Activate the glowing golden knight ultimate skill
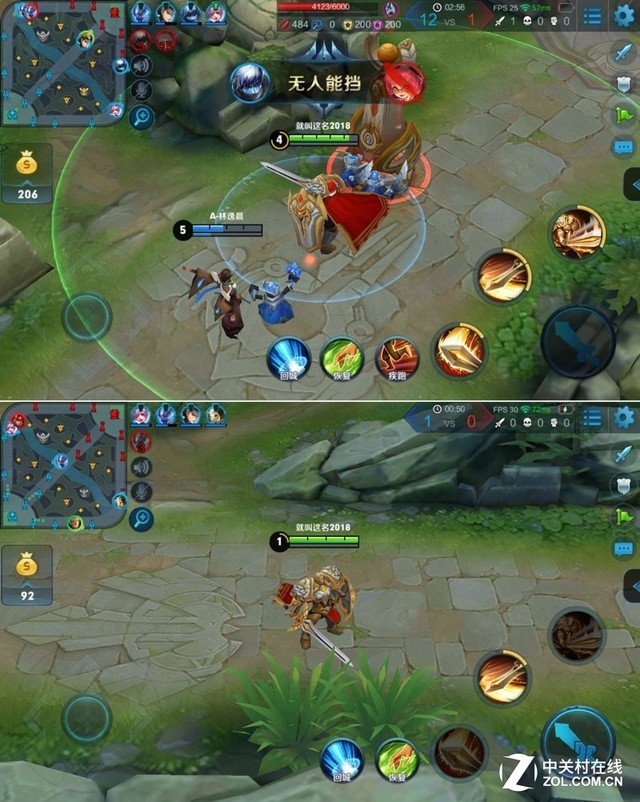640x802 pixels. 578,233
